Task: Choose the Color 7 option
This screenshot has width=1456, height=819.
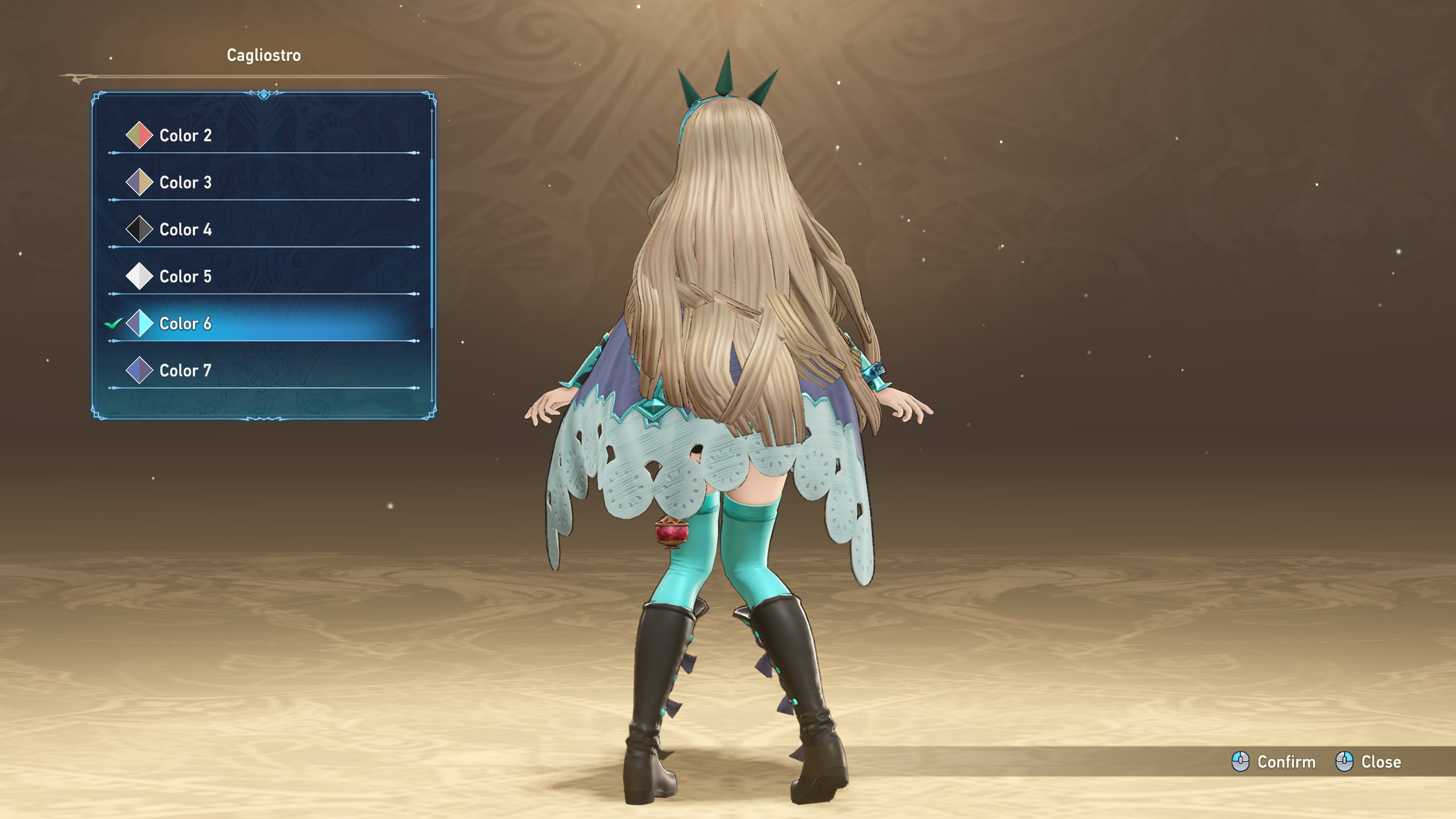Action: pos(185,371)
